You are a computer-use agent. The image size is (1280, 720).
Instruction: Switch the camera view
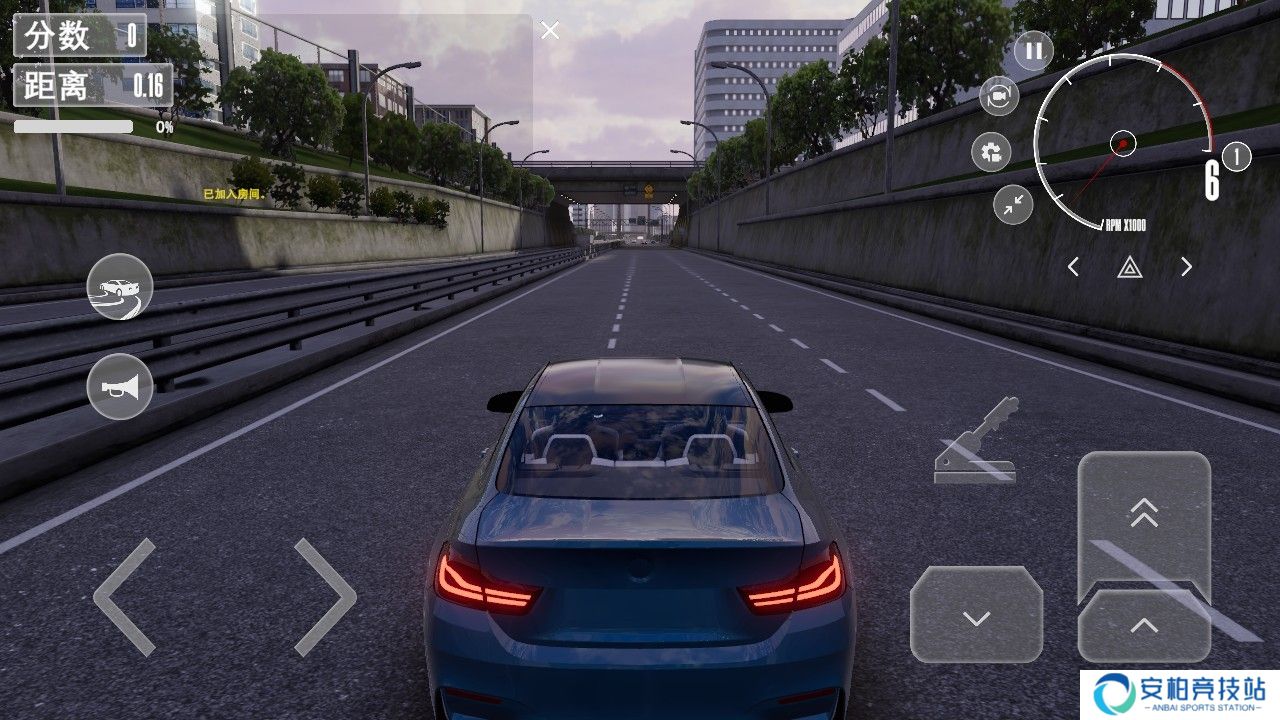point(998,96)
